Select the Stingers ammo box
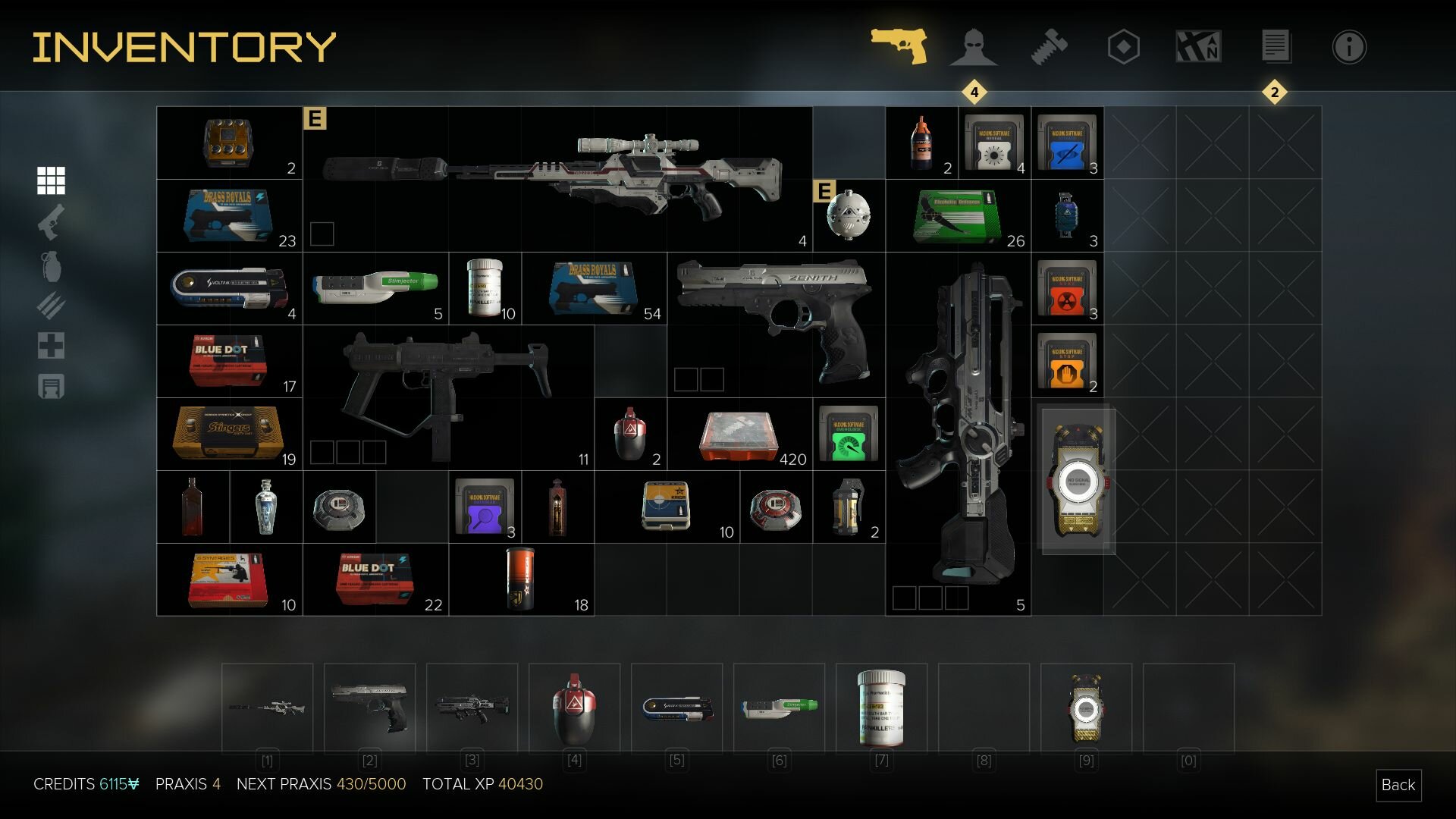The image size is (1456, 819). click(228, 433)
